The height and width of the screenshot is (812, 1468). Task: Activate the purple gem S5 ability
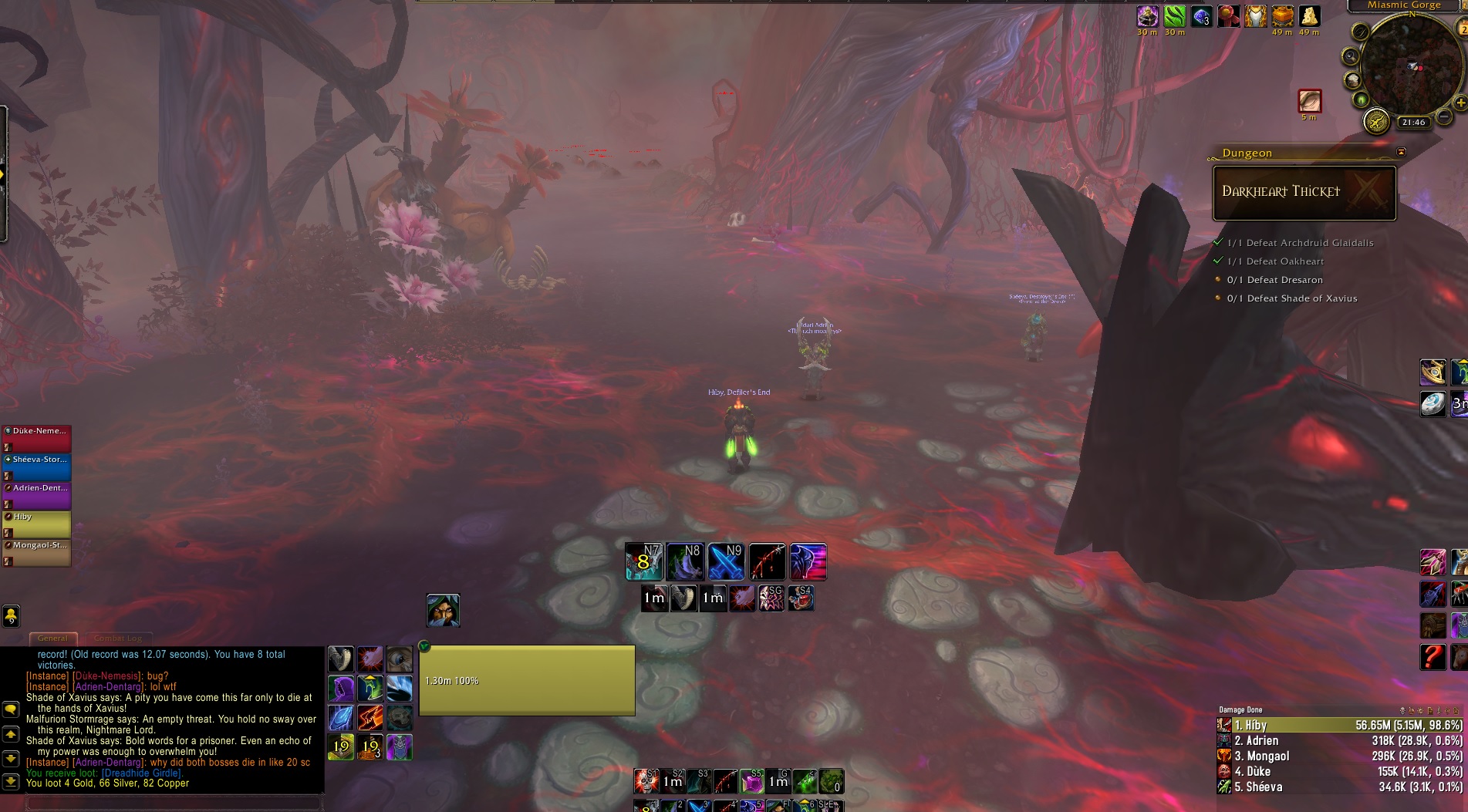[751, 781]
